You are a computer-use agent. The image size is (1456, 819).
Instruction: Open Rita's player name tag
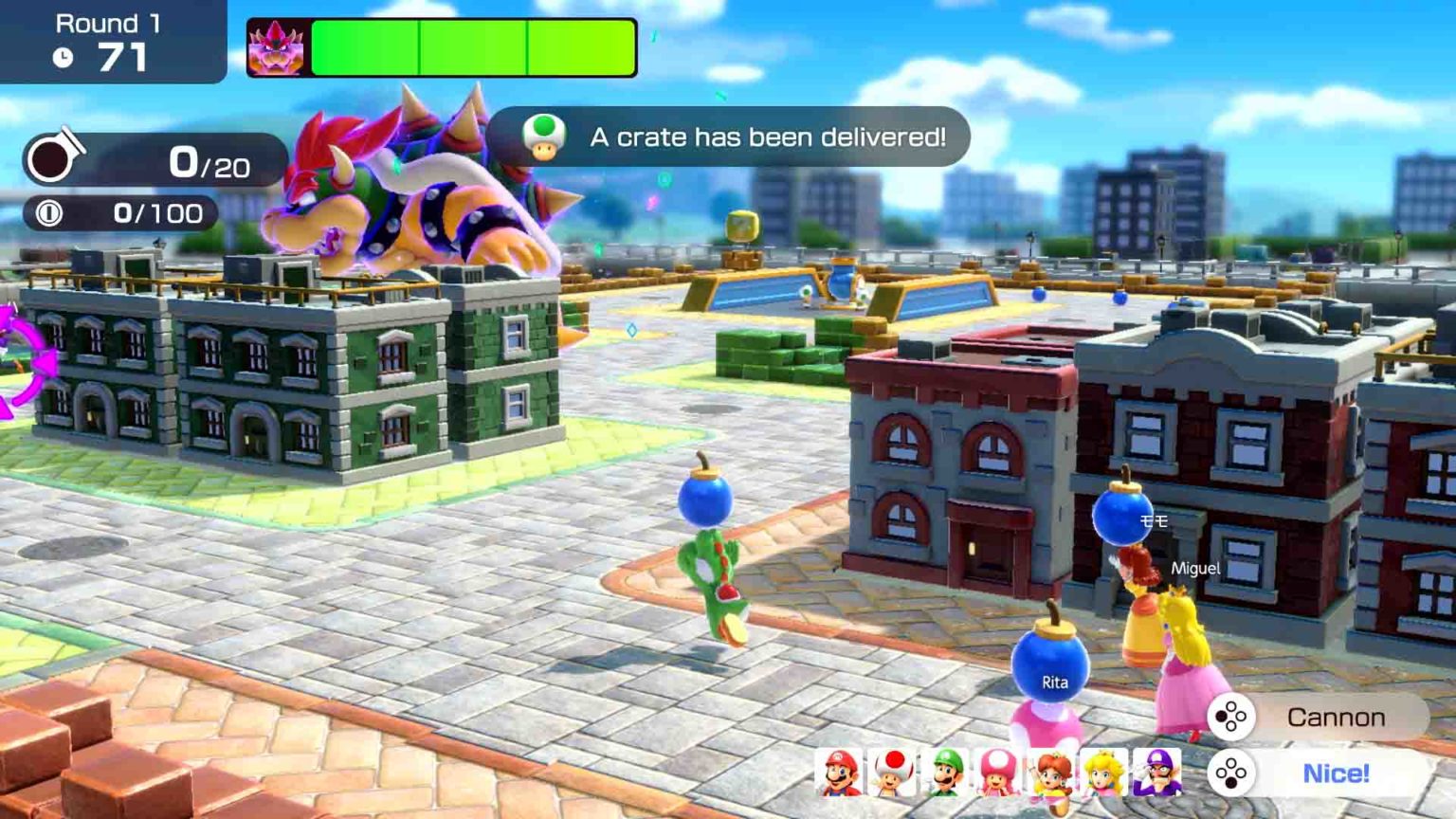click(1058, 681)
